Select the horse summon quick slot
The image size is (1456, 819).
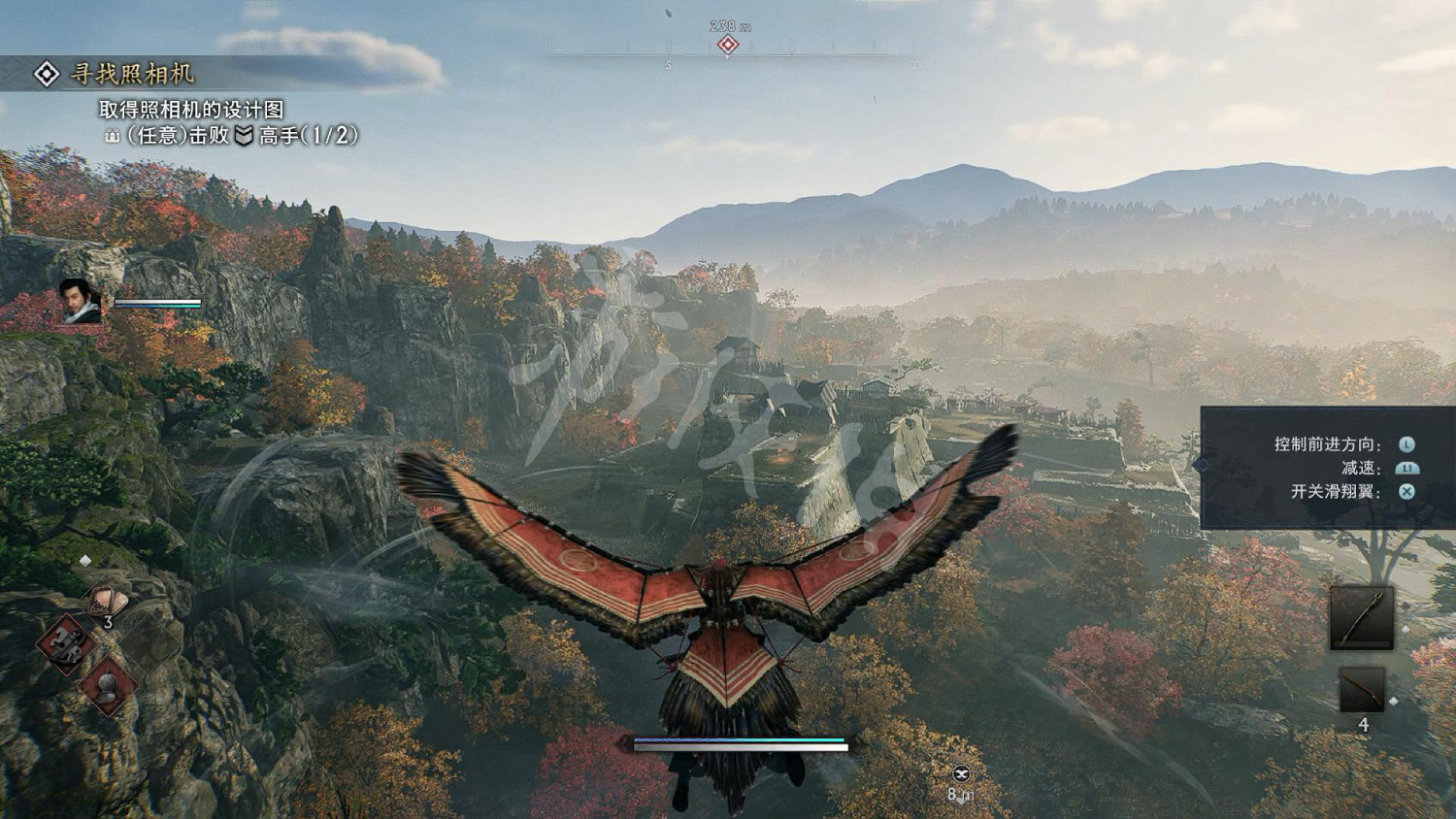pos(65,641)
